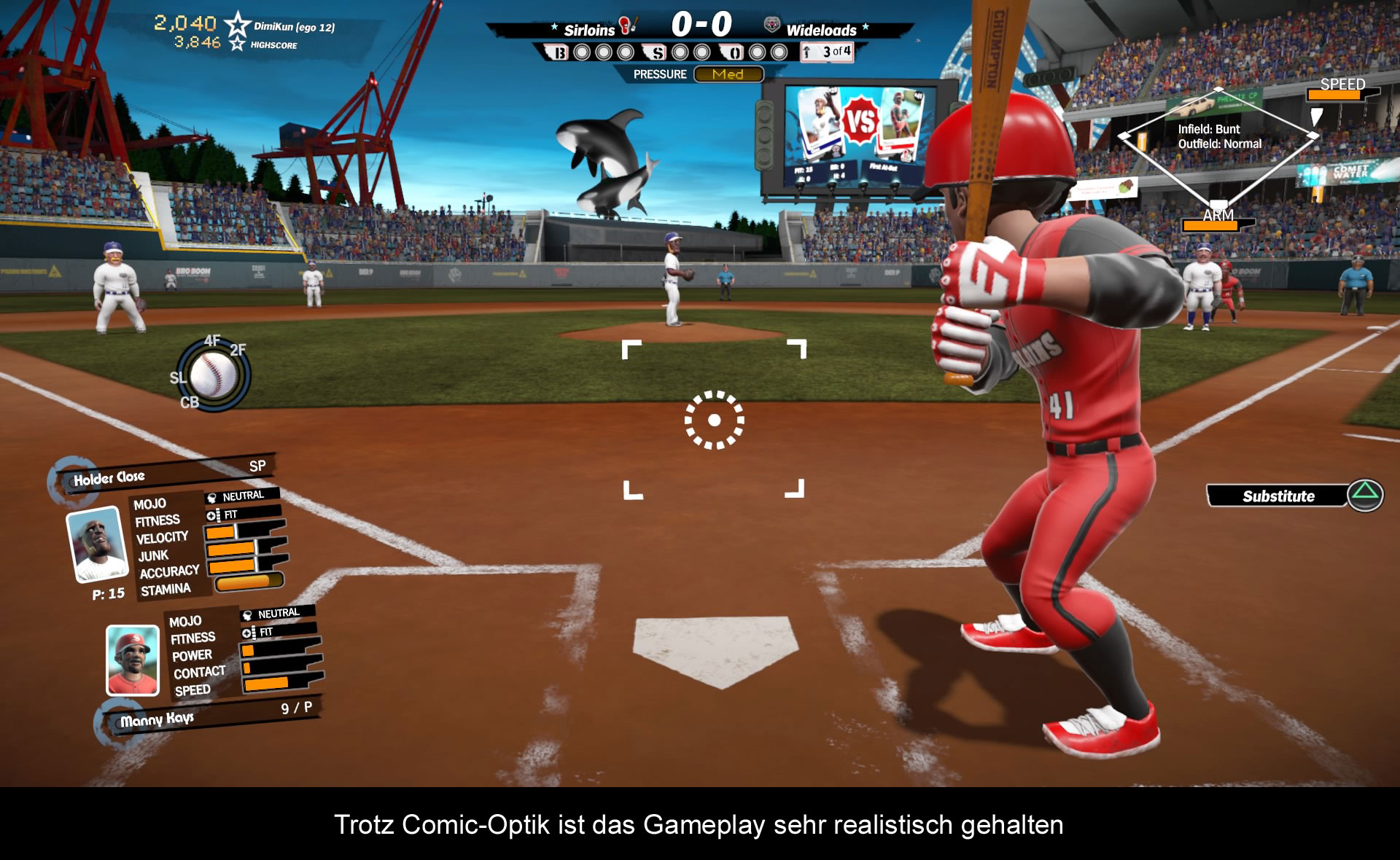1400x860 pixels.
Task: Open the Substitute option
Action: [x=1279, y=496]
